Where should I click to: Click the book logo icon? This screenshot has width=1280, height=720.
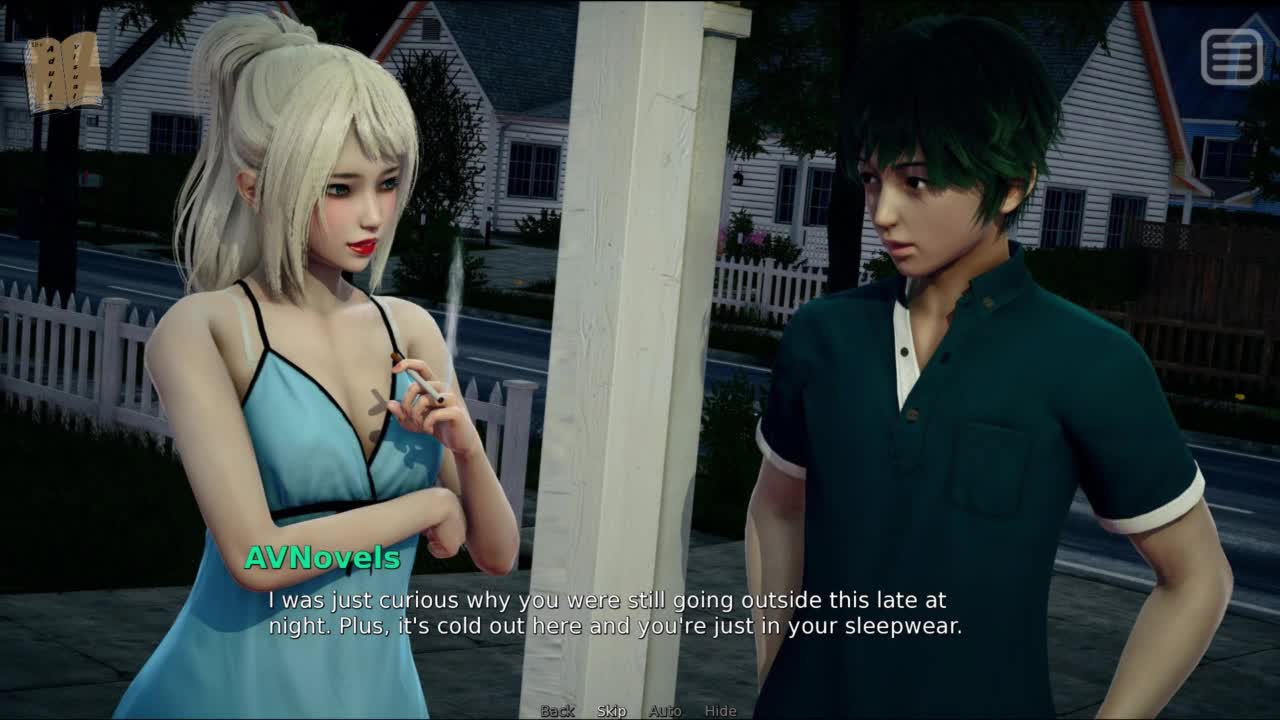click(63, 71)
